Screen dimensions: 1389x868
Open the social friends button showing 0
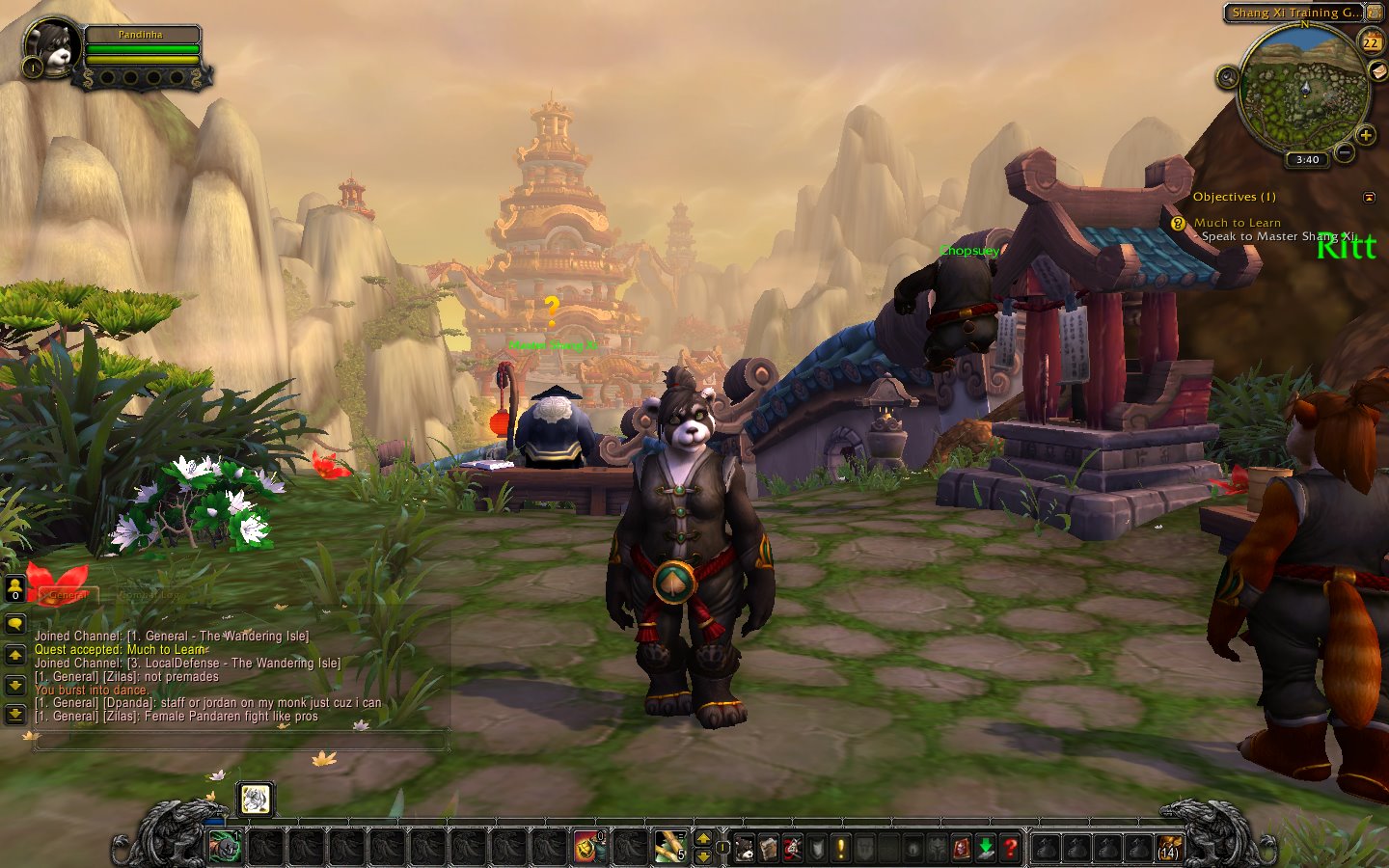coord(15,587)
